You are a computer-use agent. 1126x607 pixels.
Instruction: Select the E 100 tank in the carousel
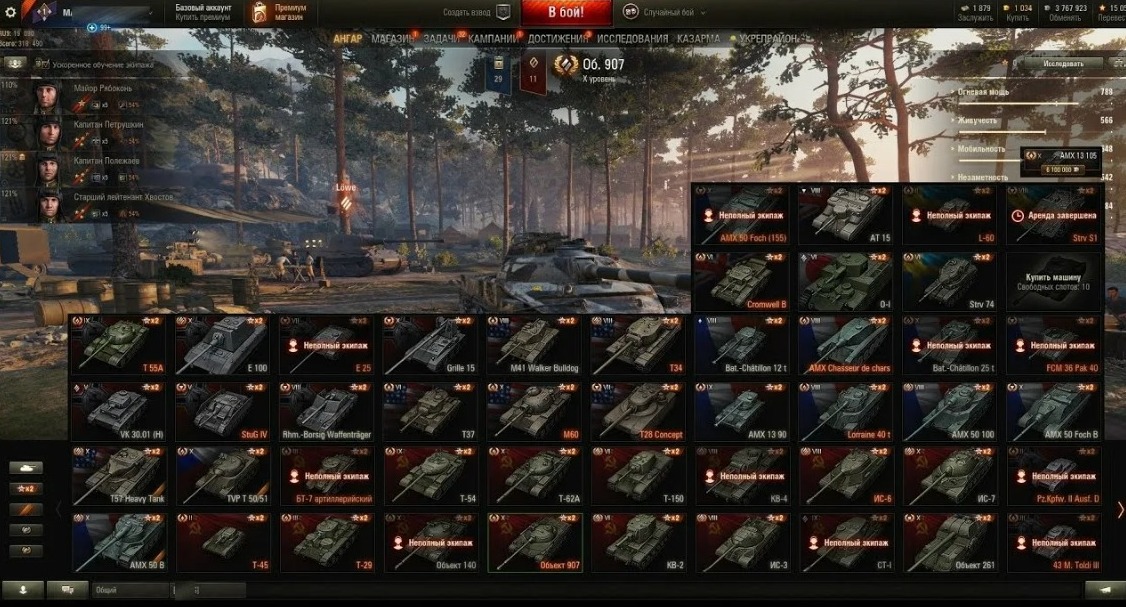coord(221,345)
